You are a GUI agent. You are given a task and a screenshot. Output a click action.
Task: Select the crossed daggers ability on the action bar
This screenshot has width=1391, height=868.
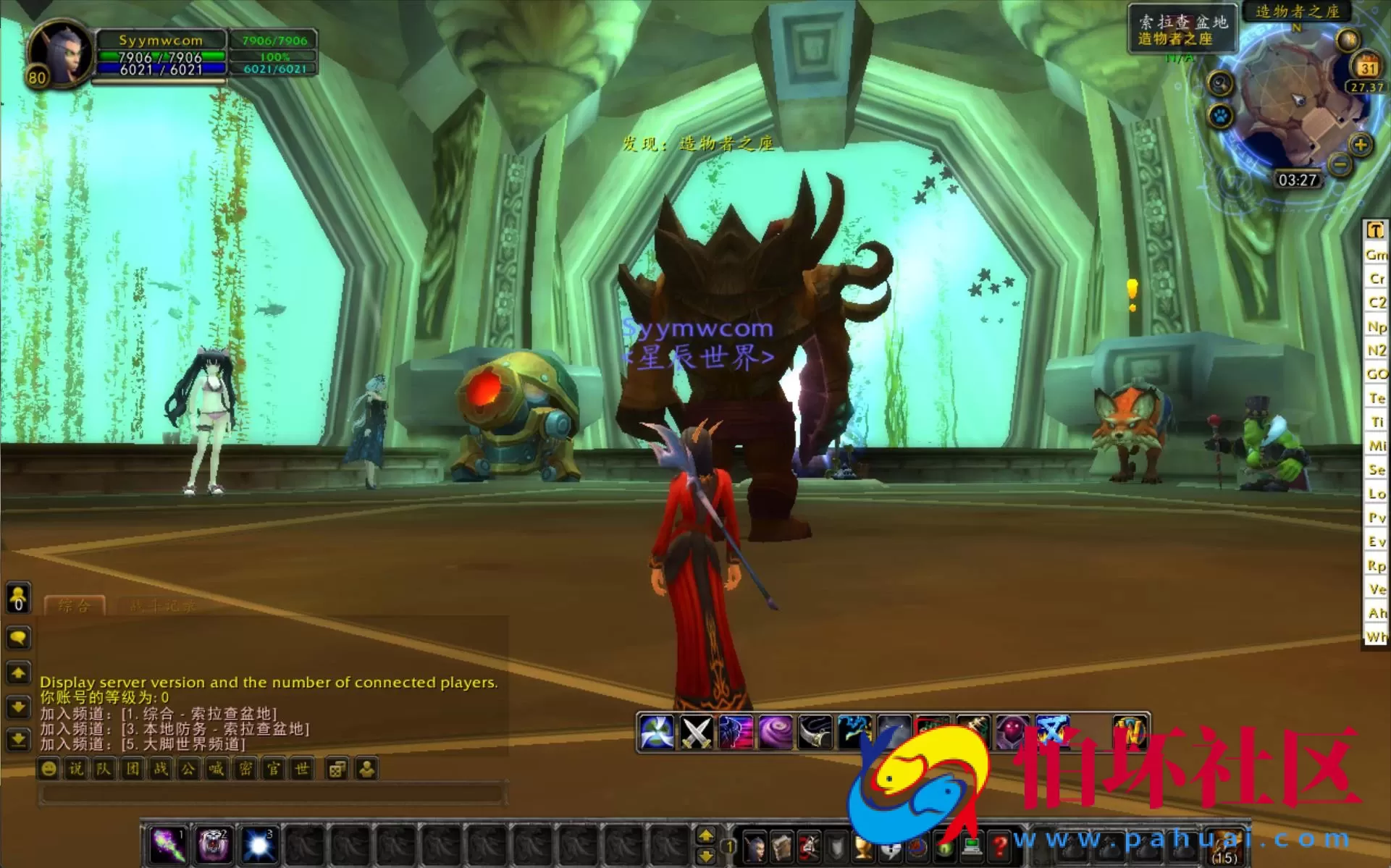(x=697, y=730)
